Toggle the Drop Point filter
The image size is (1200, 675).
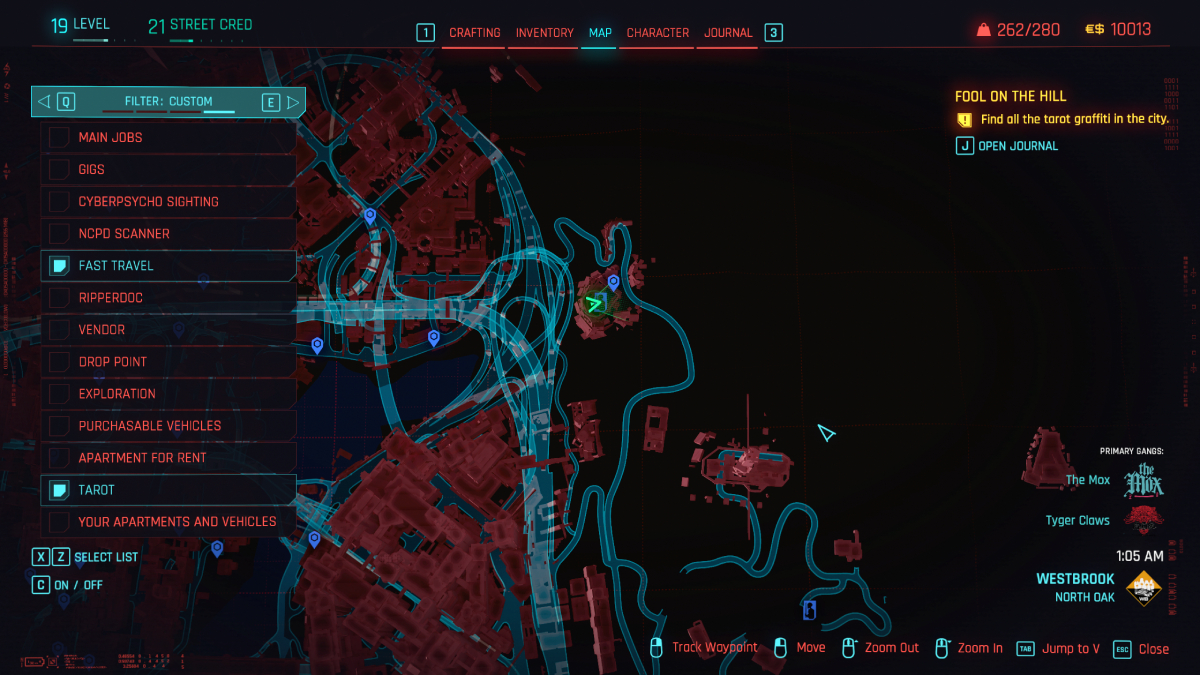(x=60, y=361)
